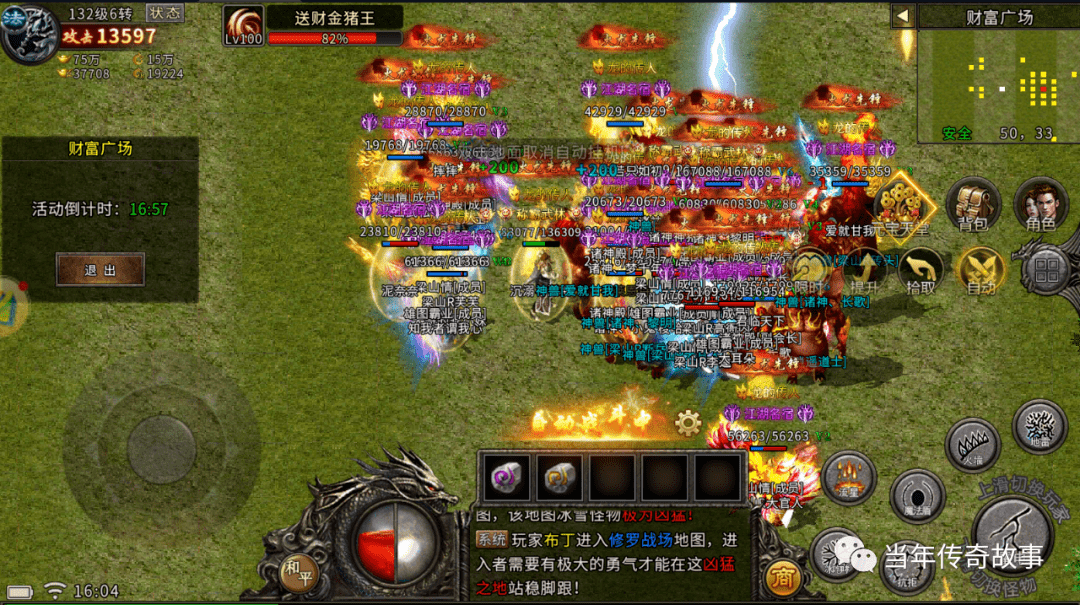Open the four-square grid menu button
This screenshot has width=1080, height=605.
point(1047,270)
